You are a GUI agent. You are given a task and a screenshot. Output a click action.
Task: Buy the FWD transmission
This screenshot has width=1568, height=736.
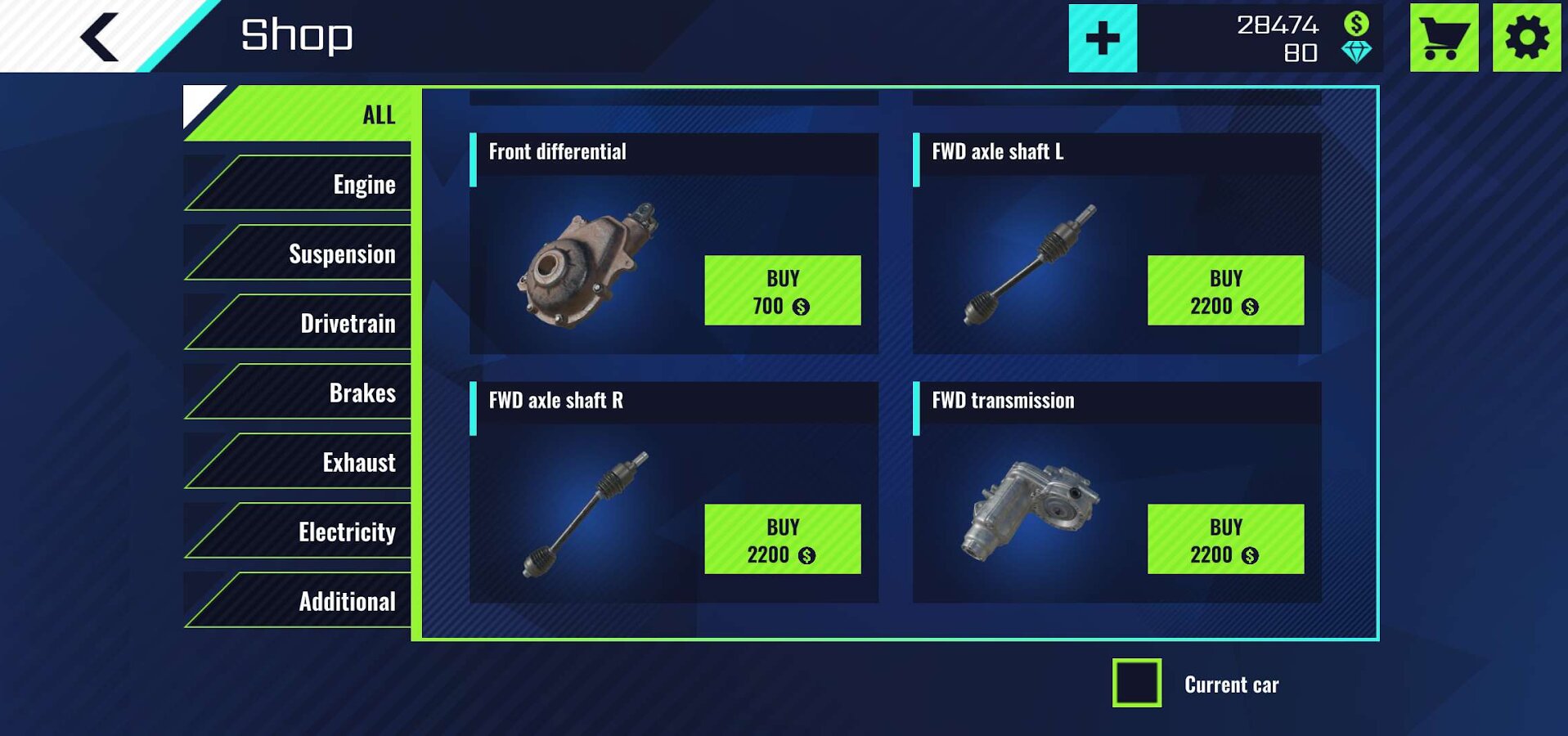click(x=1225, y=539)
